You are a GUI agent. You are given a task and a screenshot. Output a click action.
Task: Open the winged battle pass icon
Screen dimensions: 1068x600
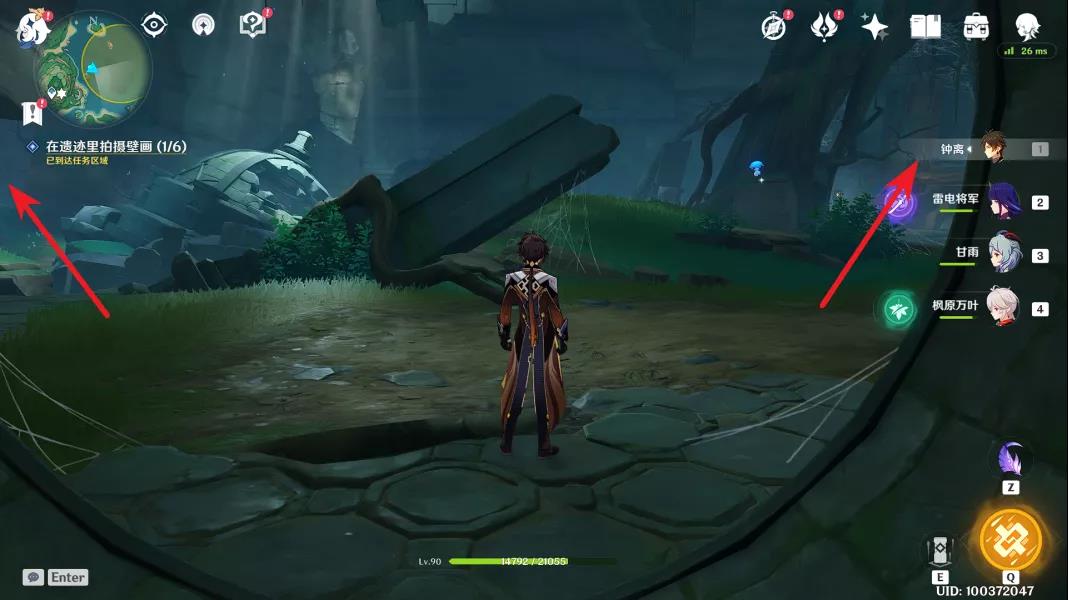[824, 27]
